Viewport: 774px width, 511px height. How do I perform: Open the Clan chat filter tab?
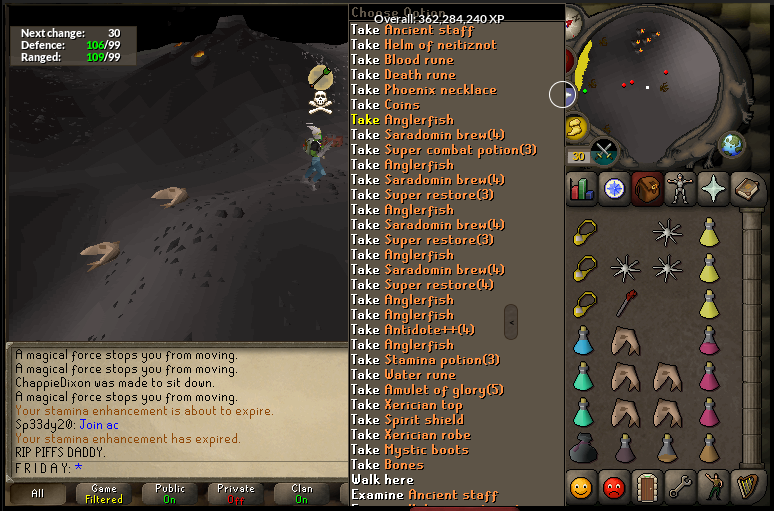click(301, 493)
